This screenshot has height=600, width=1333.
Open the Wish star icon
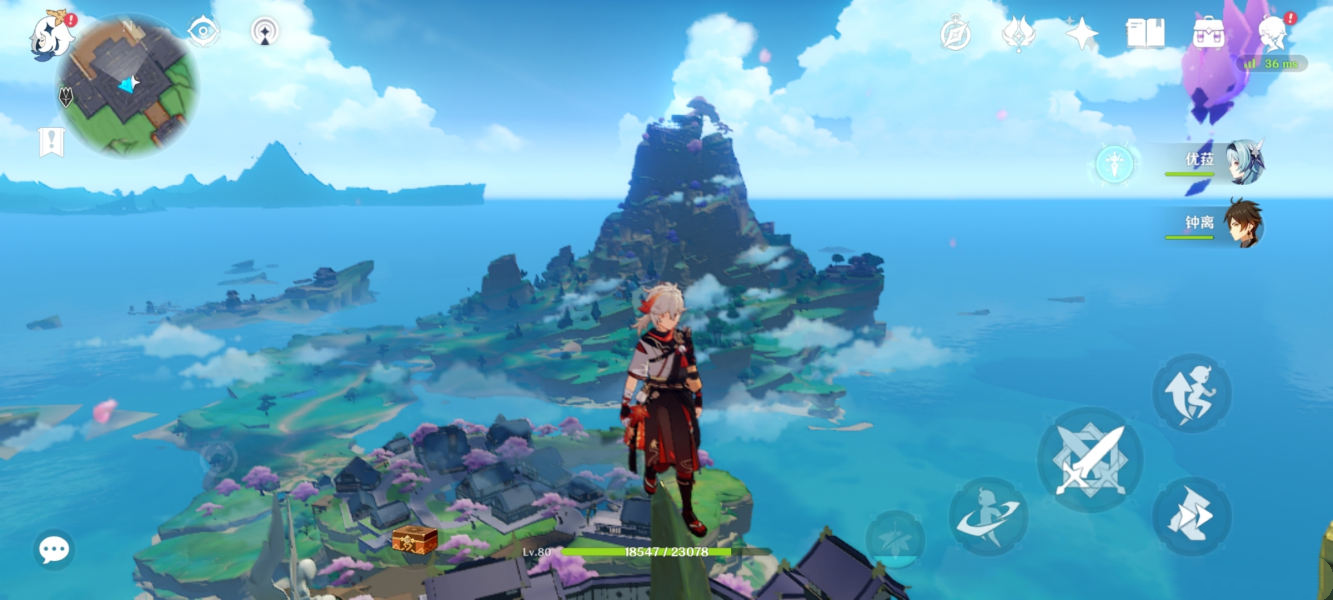pyautogui.click(x=1081, y=33)
